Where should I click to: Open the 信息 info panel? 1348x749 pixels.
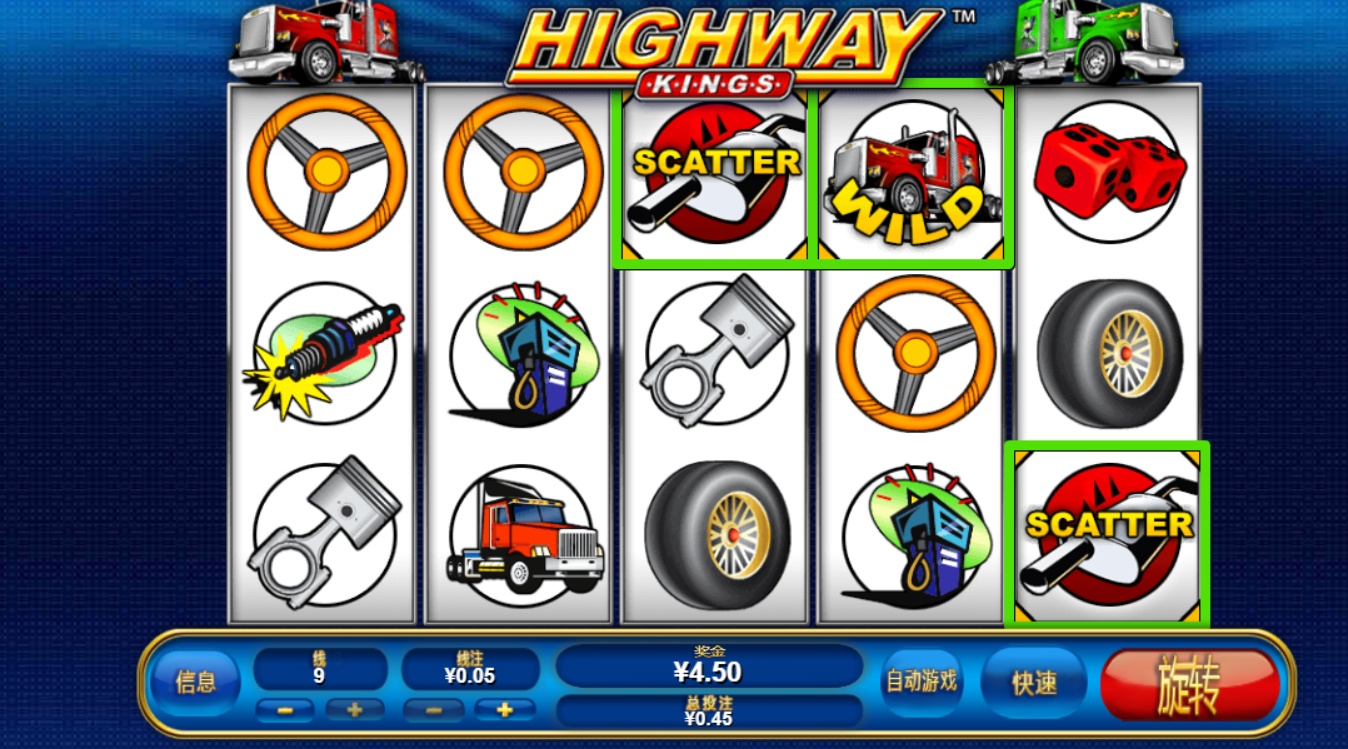[x=195, y=683]
